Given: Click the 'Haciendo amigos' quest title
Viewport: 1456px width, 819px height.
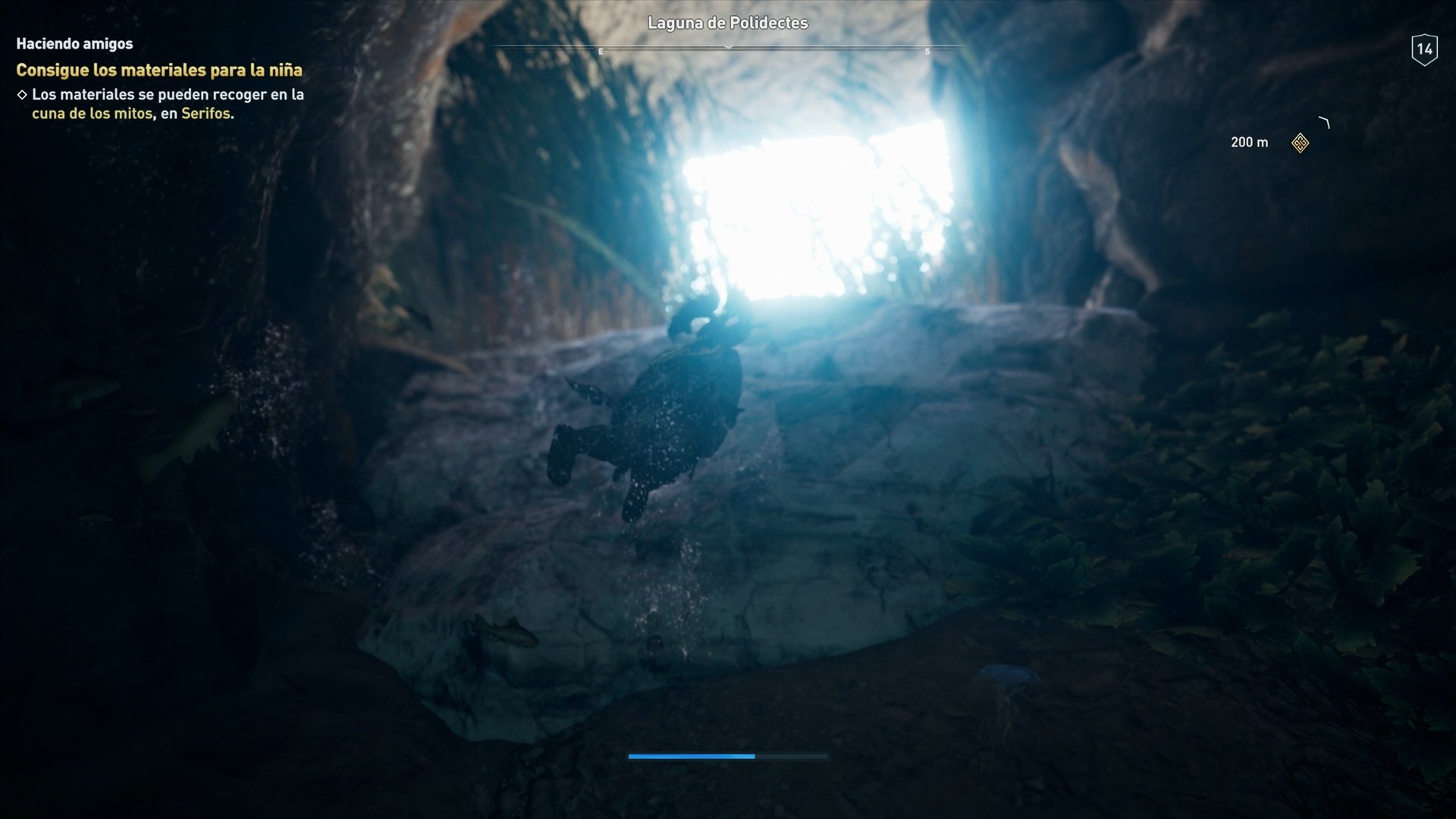Looking at the screenshot, I should pyautogui.click(x=74, y=43).
